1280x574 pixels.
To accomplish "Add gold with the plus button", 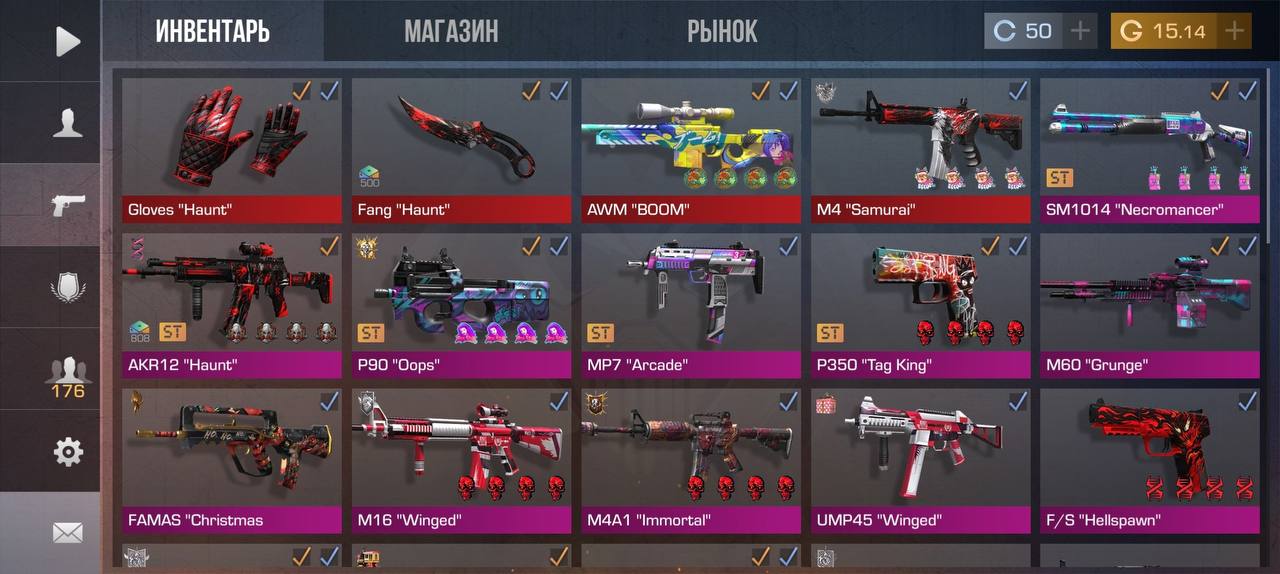I will tap(1235, 31).
